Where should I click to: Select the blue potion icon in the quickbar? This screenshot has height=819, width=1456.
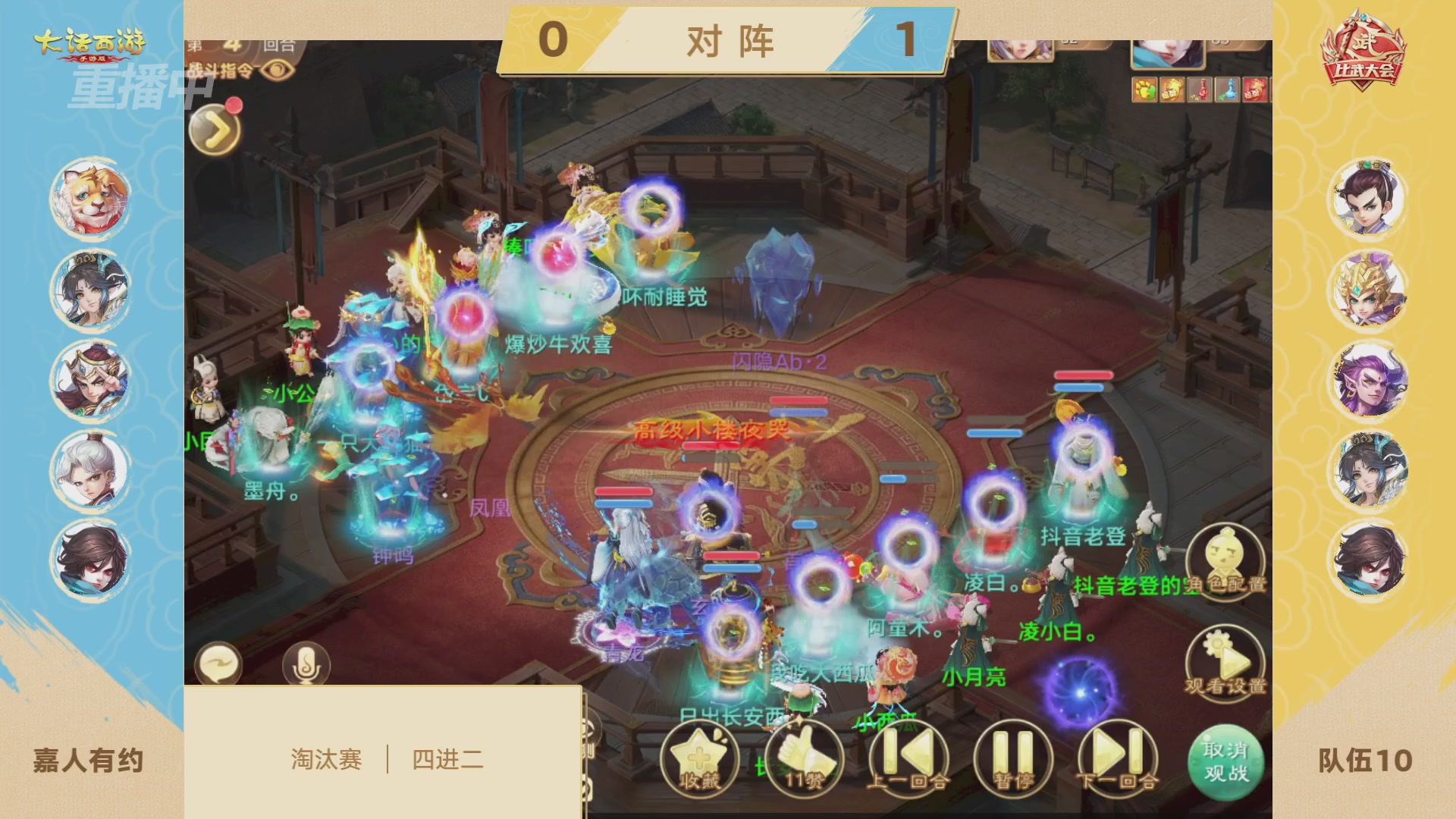pyautogui.click(x=1227, y=89)
